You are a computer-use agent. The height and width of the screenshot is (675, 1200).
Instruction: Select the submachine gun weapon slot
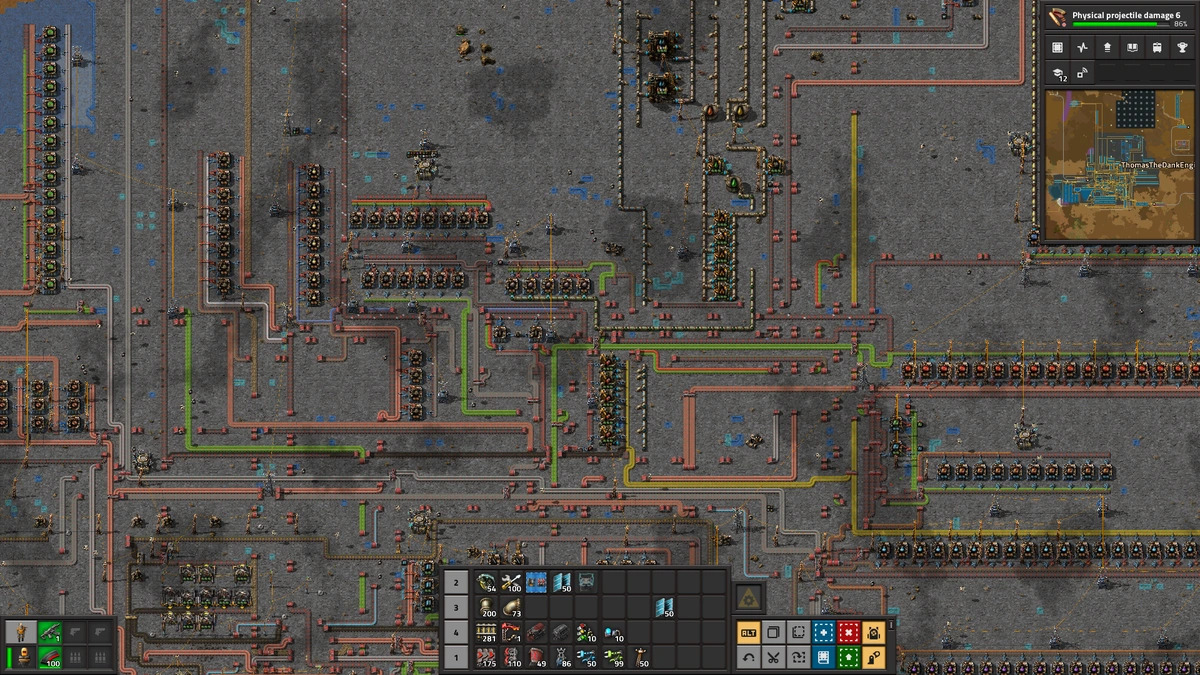pyautogui.click(x=49, y=632)
